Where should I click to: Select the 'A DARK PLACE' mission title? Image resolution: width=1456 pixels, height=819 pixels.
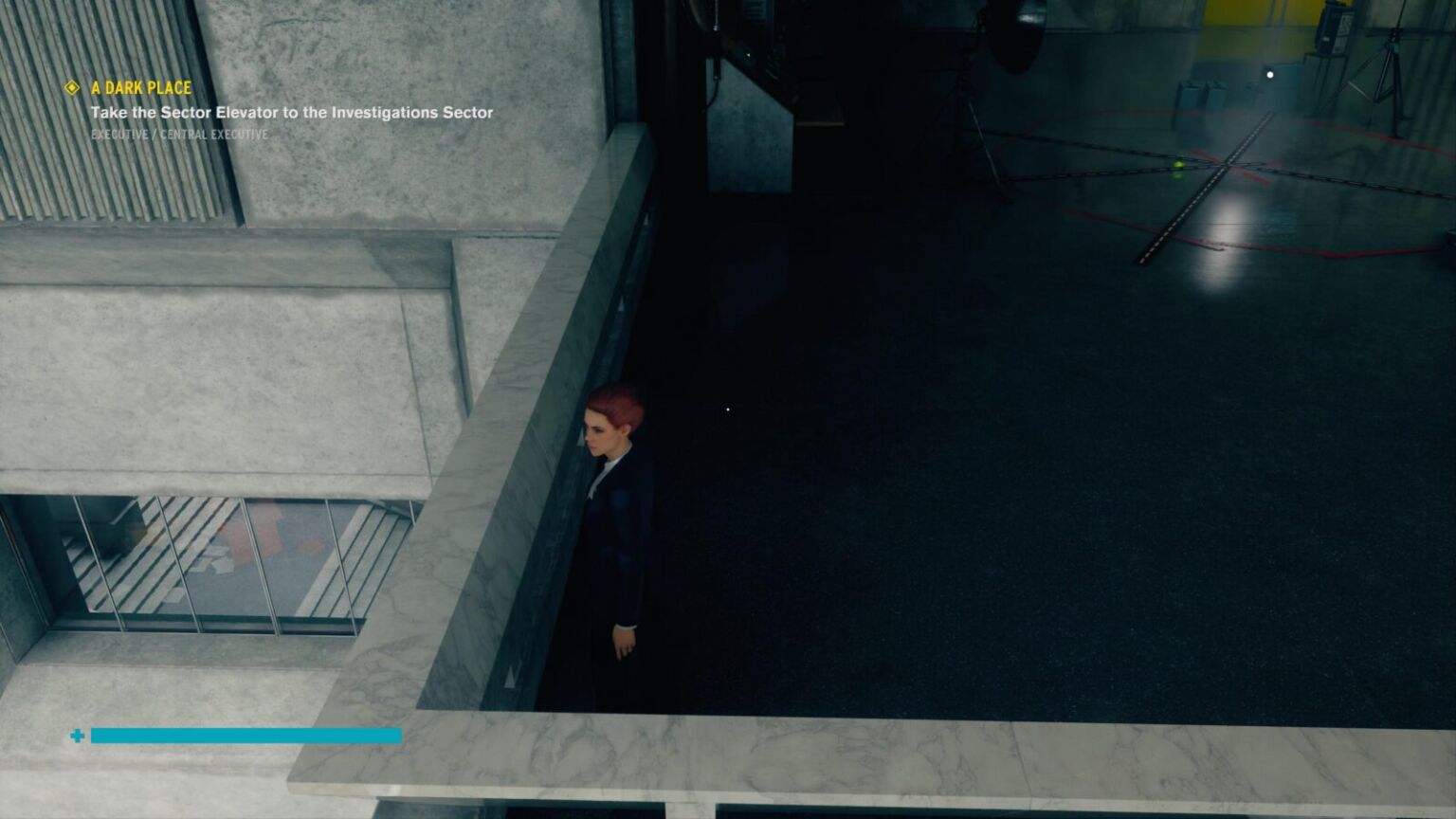[x=138, y=87]
